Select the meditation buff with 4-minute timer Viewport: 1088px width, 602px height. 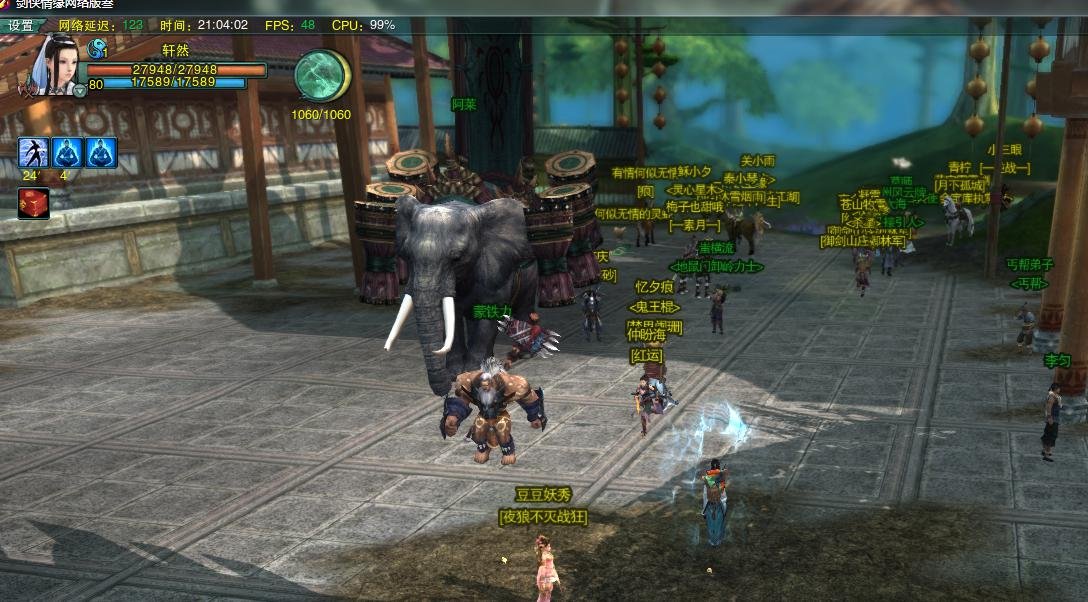67,152
